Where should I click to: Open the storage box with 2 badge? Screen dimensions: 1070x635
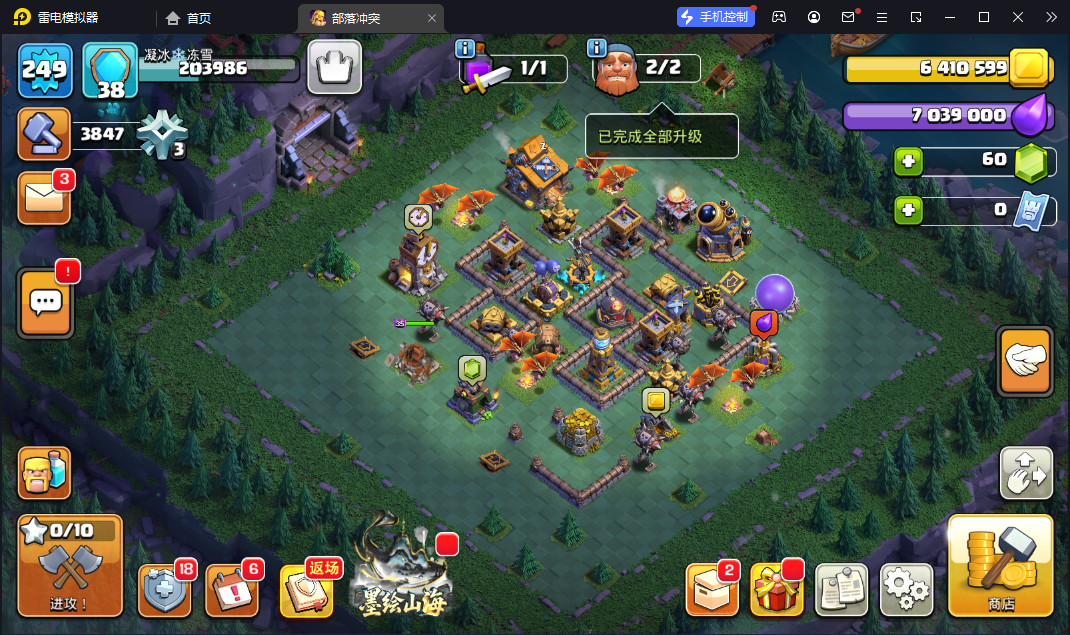tap(711, 590)
